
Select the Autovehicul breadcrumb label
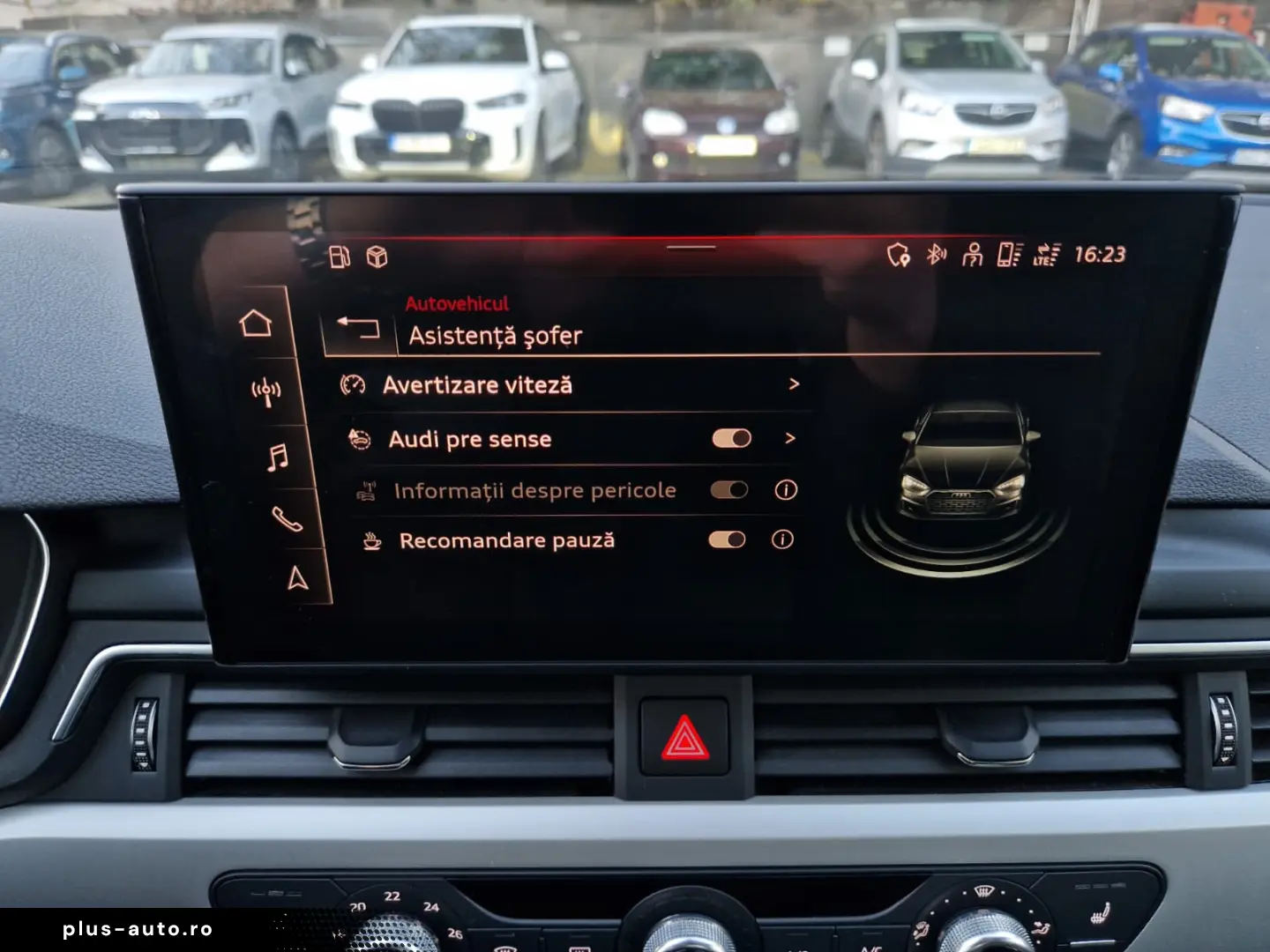(458, 304)
